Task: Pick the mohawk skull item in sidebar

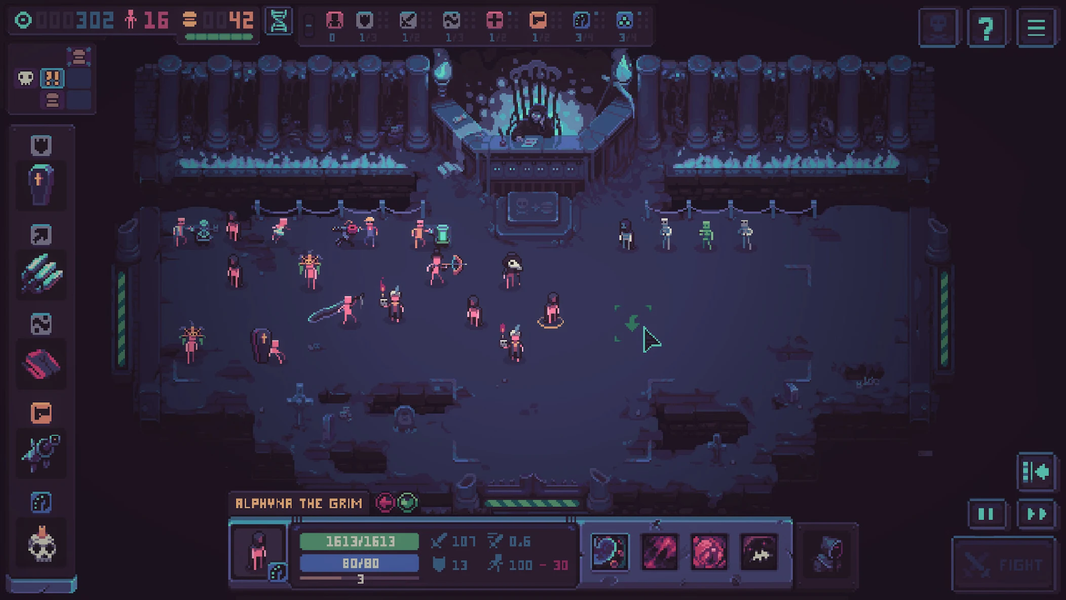Action: 41,543
